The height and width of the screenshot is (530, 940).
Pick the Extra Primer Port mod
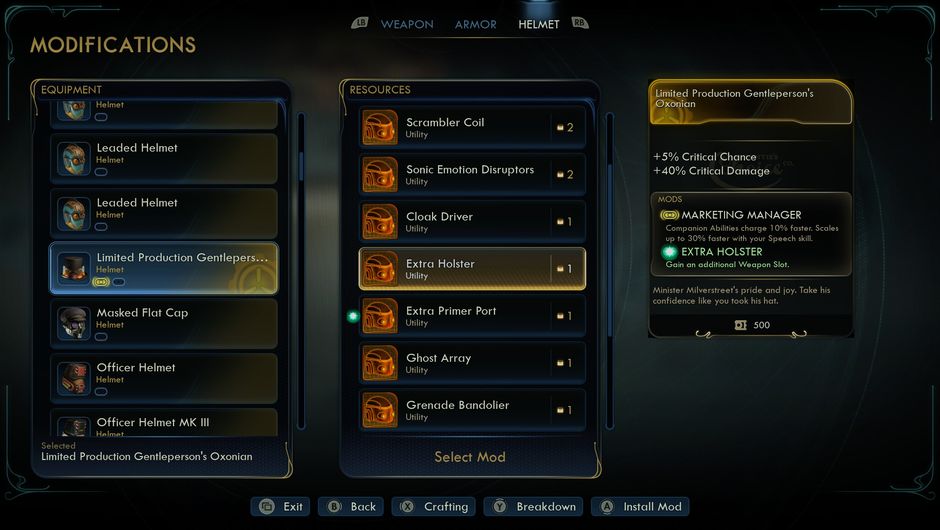pos(472,315)
